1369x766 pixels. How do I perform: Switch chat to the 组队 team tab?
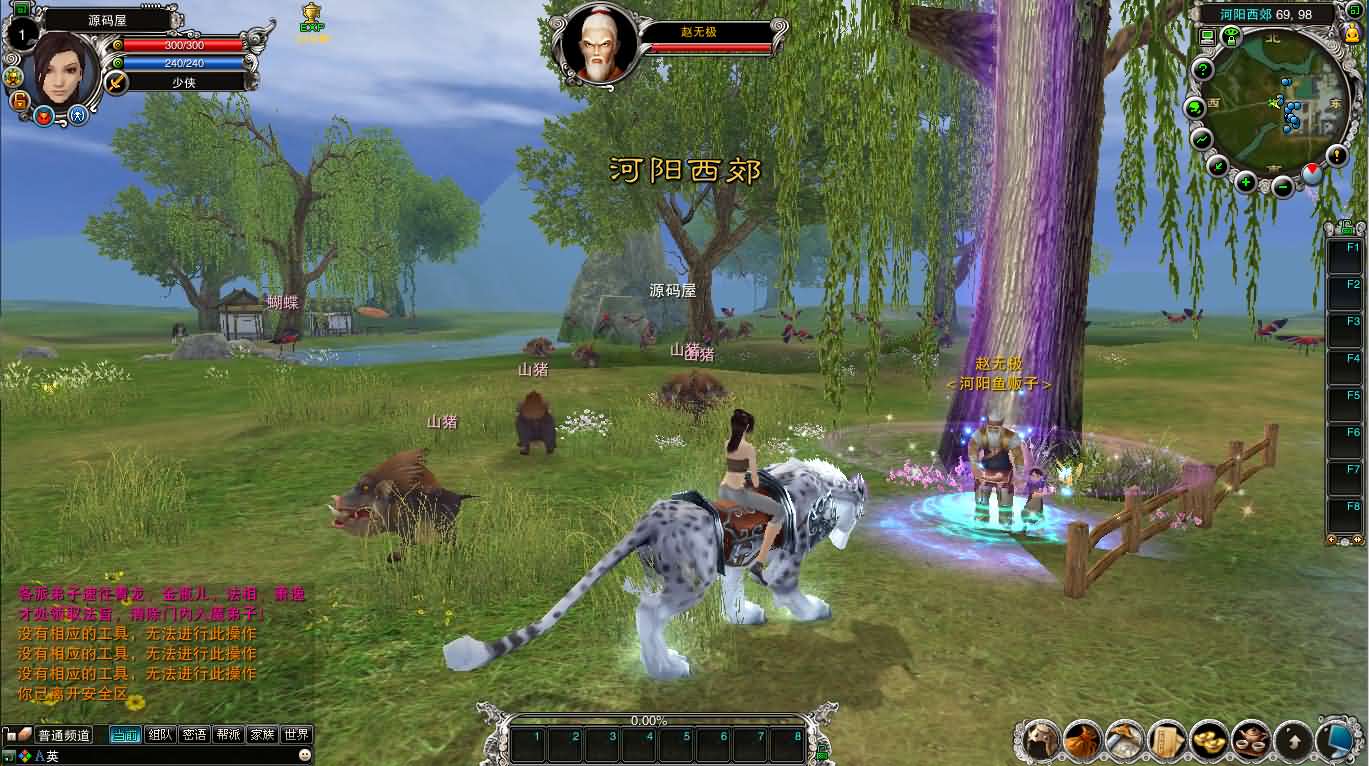coord(160,734)
